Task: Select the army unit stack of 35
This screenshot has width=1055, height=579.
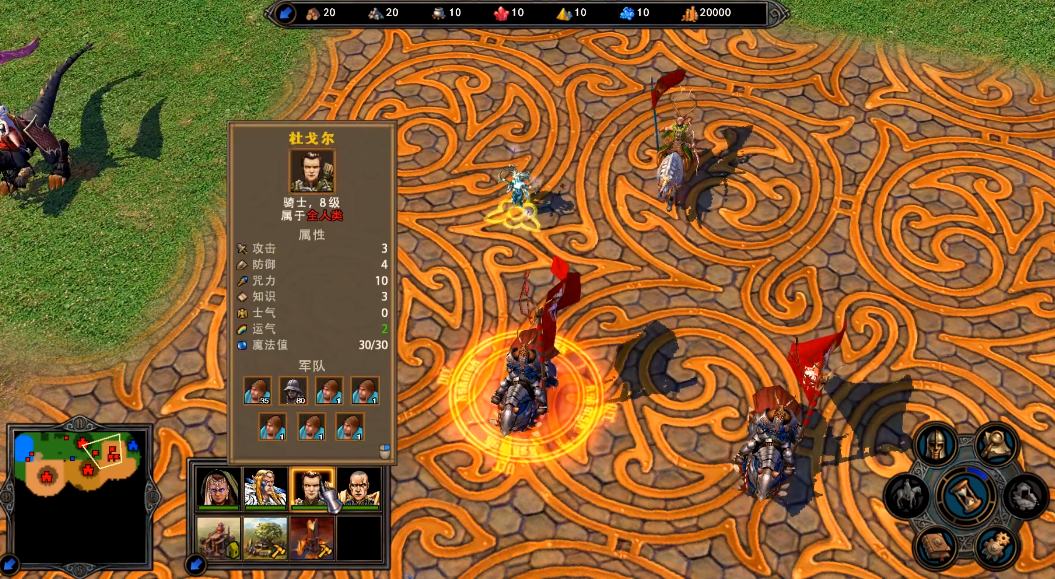Action: tap(258, 391)
